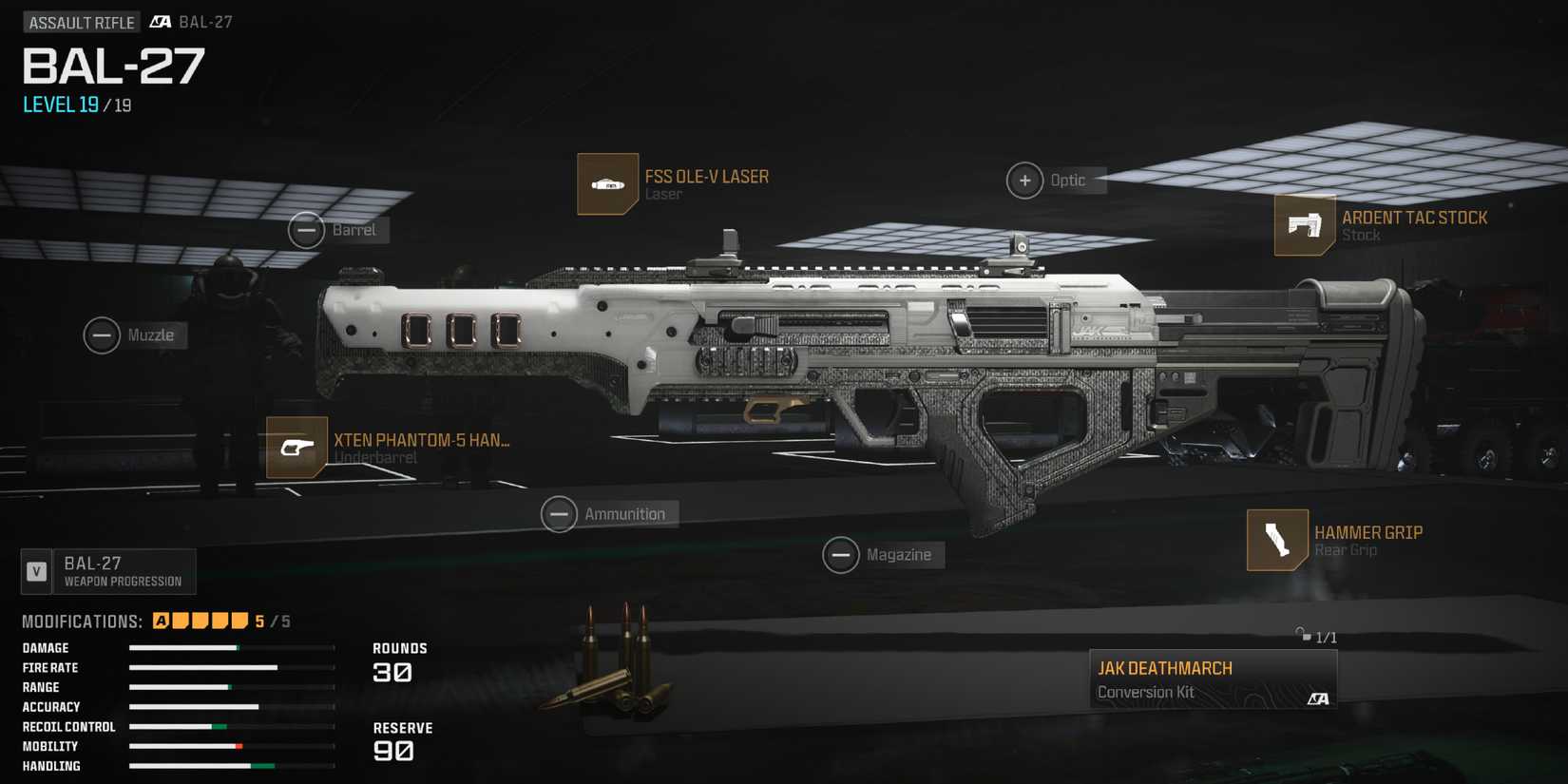1568x784 pixels.
Task: Open the Magazine attachment slot
Action: coord(841,554)
